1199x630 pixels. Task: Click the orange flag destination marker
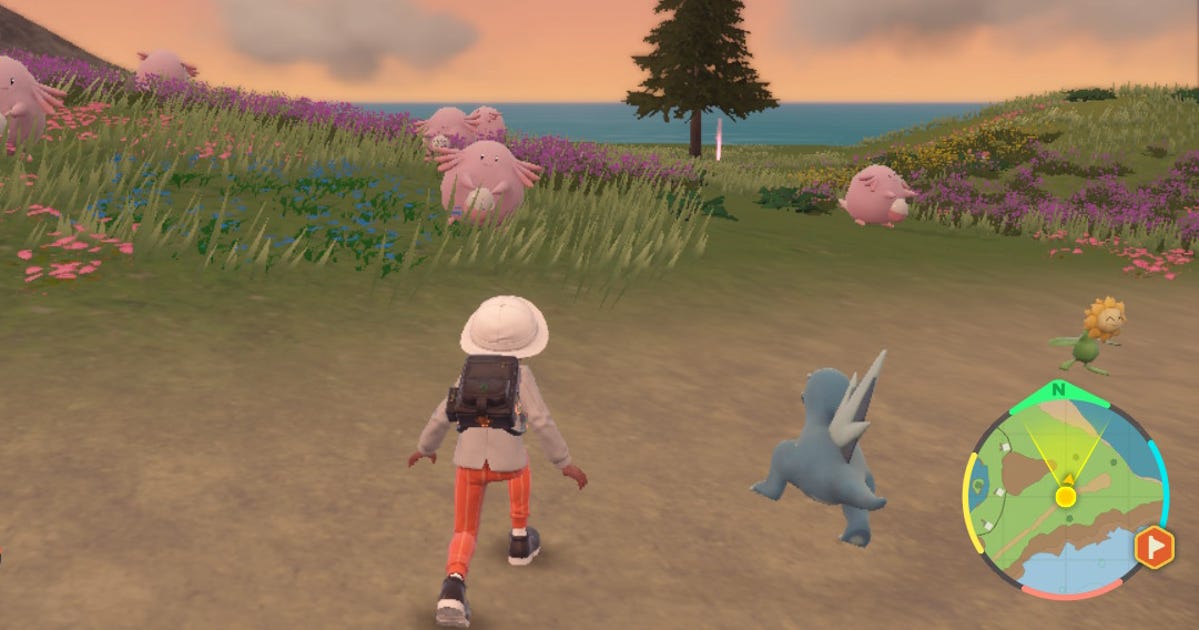coord(1154,547)
